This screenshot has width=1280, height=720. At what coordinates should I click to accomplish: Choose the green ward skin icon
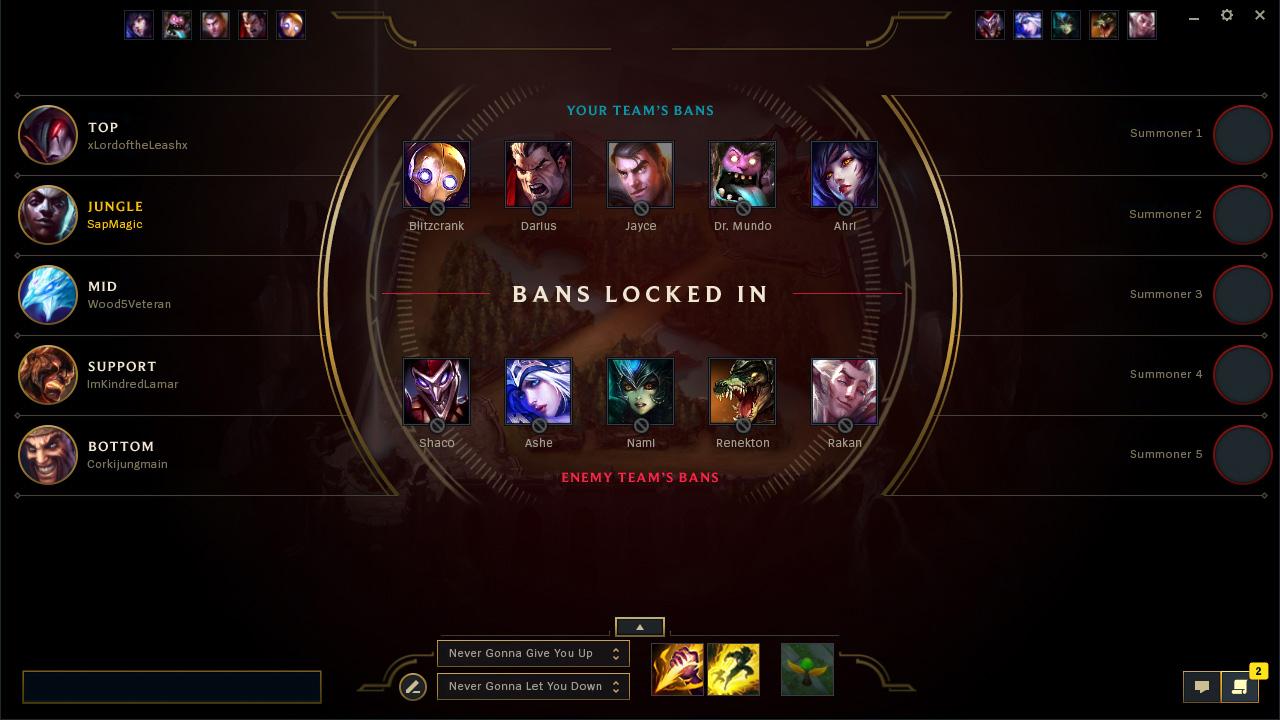pyautogui.click(x=806, y=669)
